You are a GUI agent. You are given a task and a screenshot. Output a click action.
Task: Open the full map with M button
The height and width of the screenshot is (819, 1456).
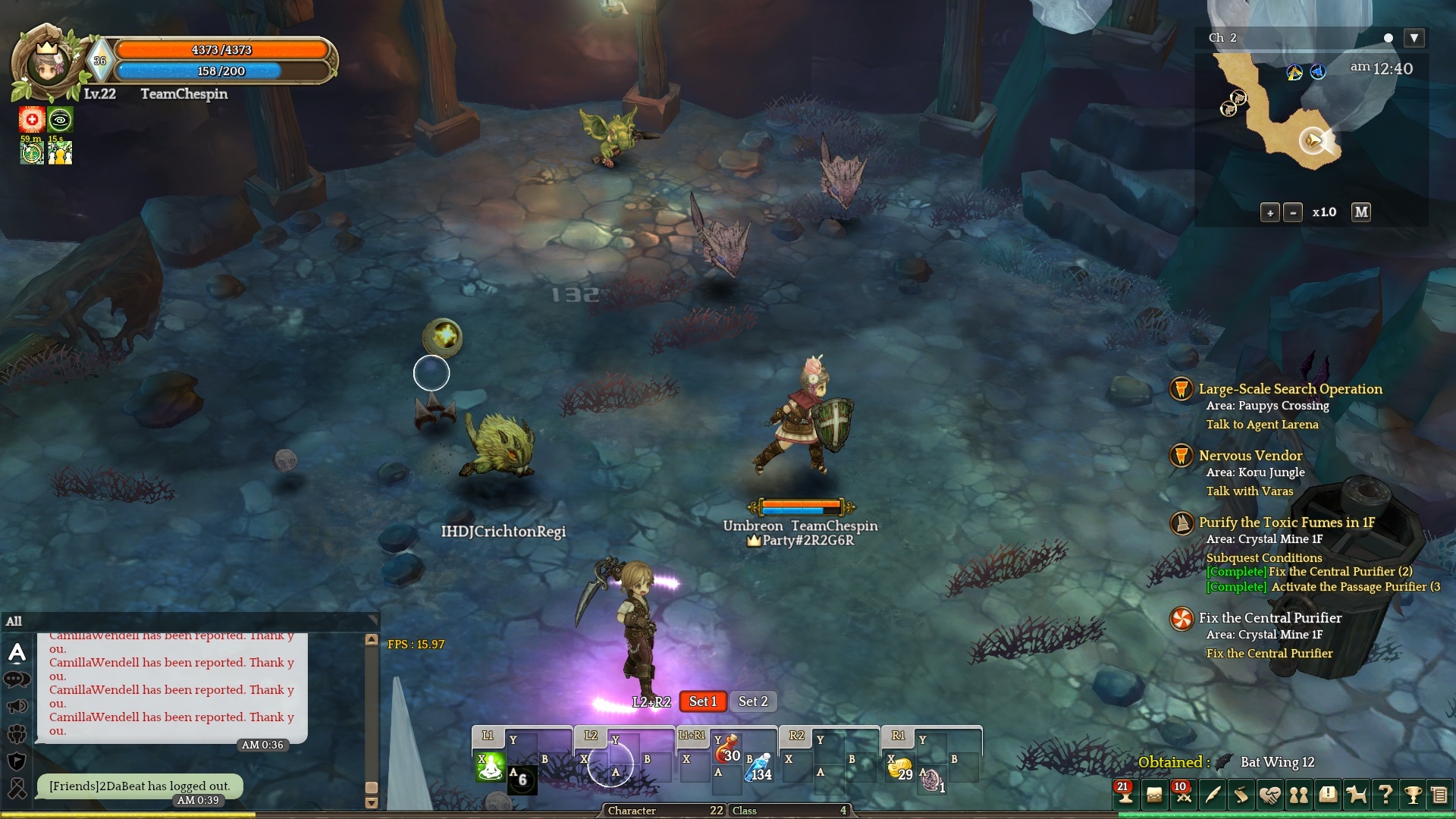point(1361,212)
